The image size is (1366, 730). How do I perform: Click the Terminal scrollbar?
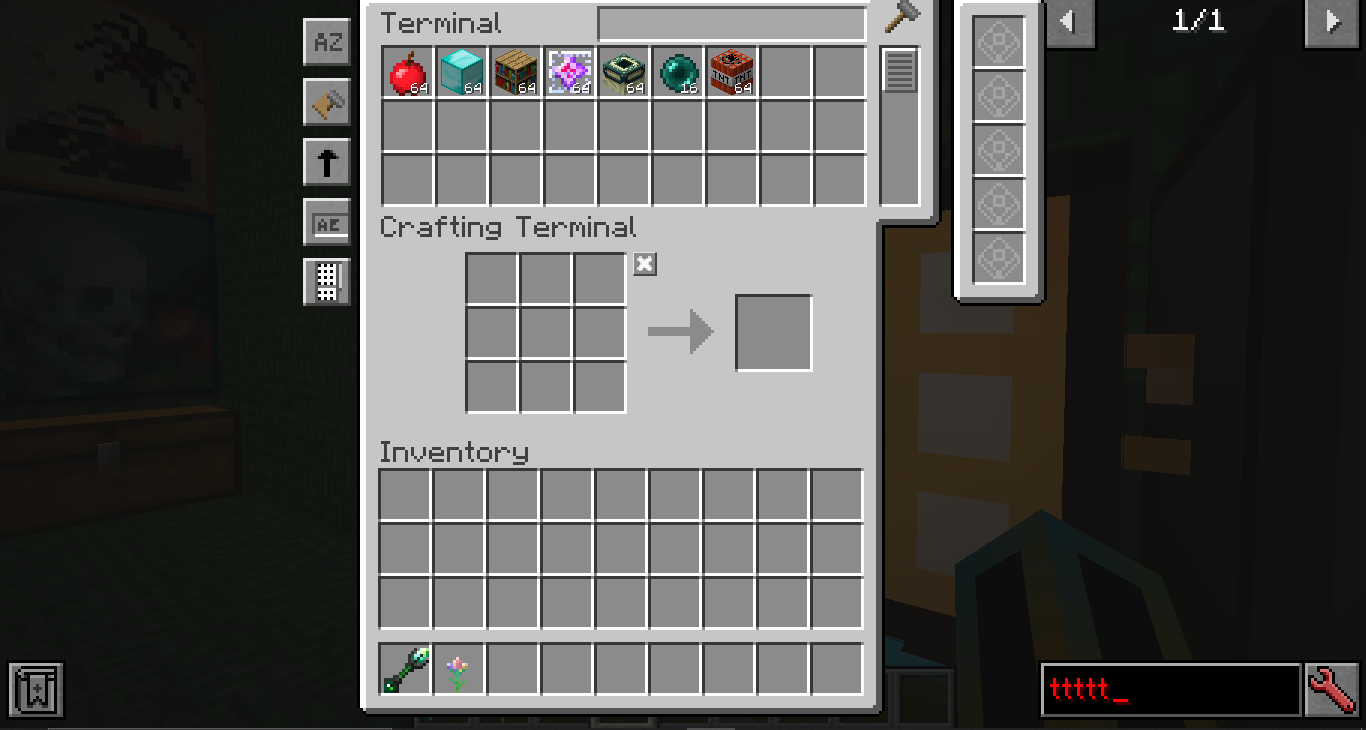tap(899, 68)
